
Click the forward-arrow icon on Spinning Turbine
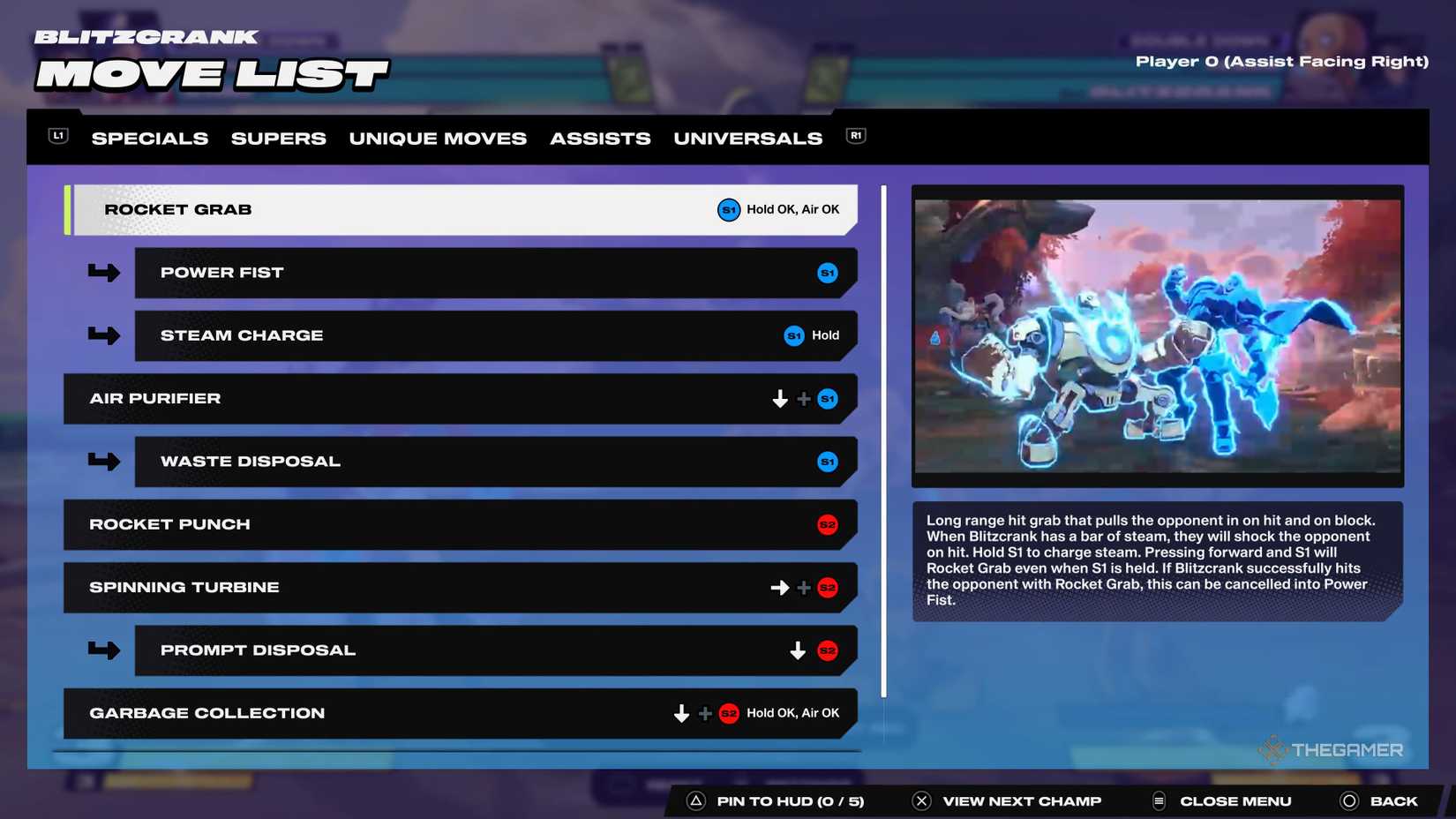click(779, 587)
